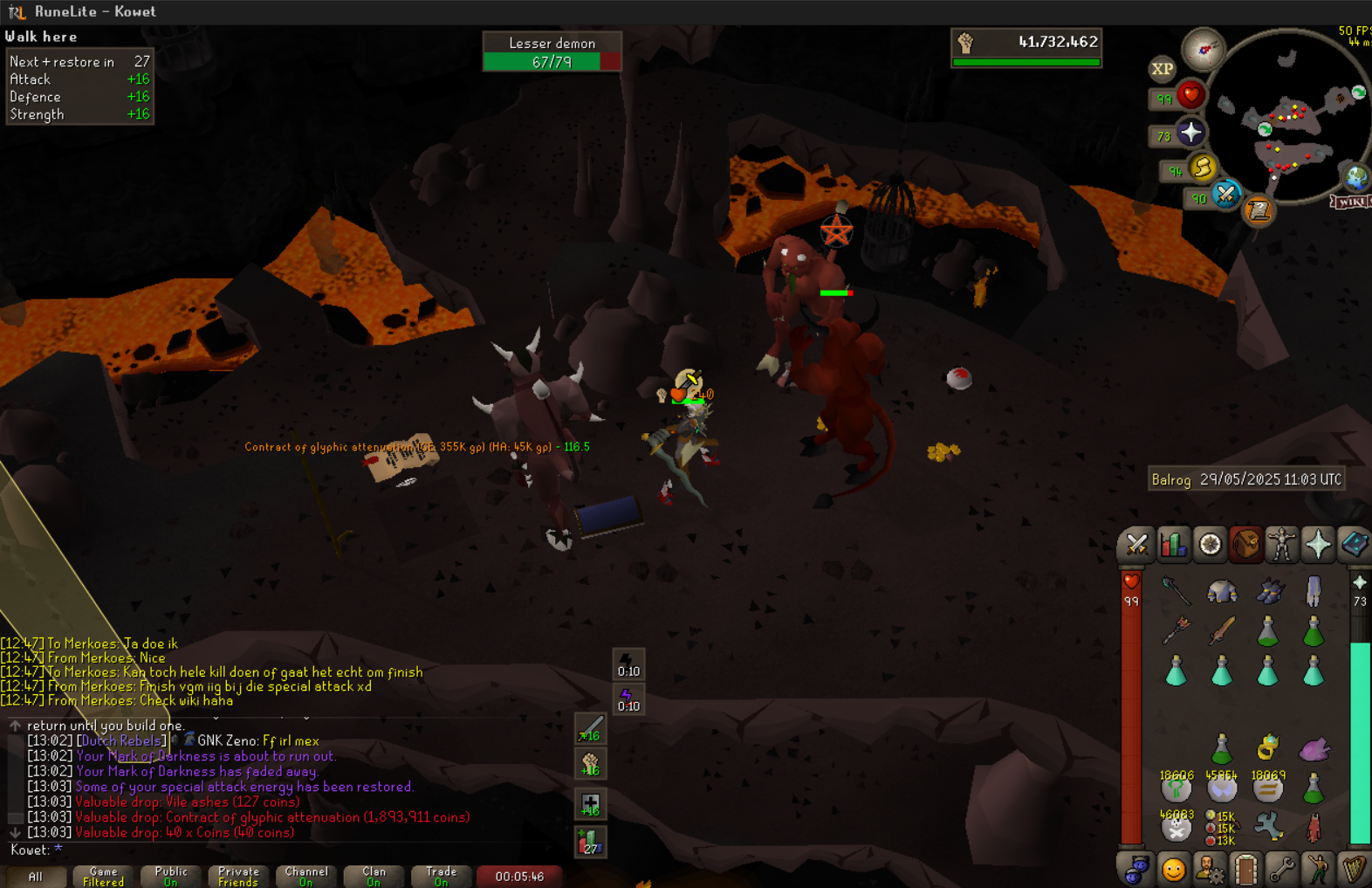Select the gold ring in the inventory
The height and width of the screenshot is (888, 1372).
click(1268, 747)
